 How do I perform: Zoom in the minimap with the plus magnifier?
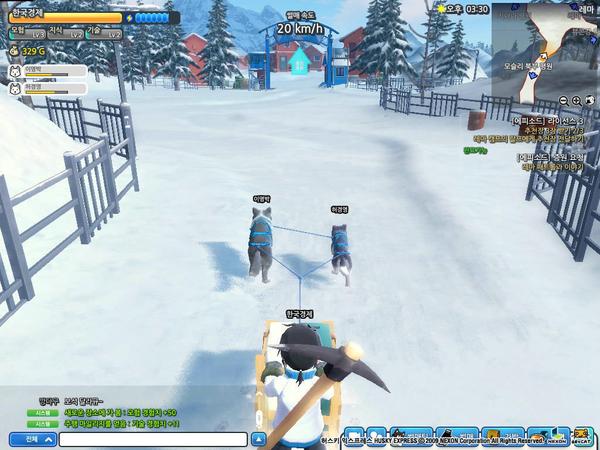point(576,101)
